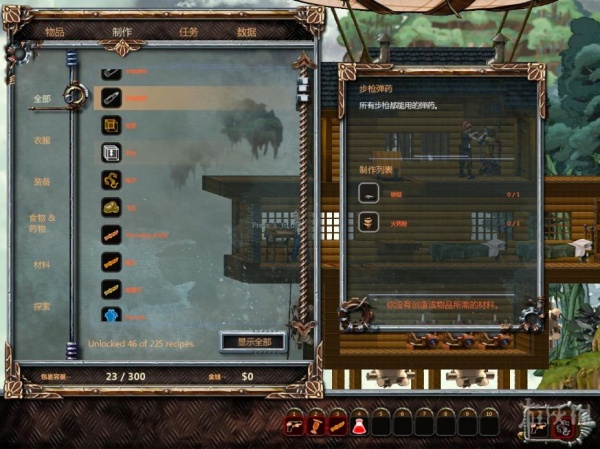Show the 食物 & 药物 recipe category
Screen dimensions: 600x449
tap(41, 222)
